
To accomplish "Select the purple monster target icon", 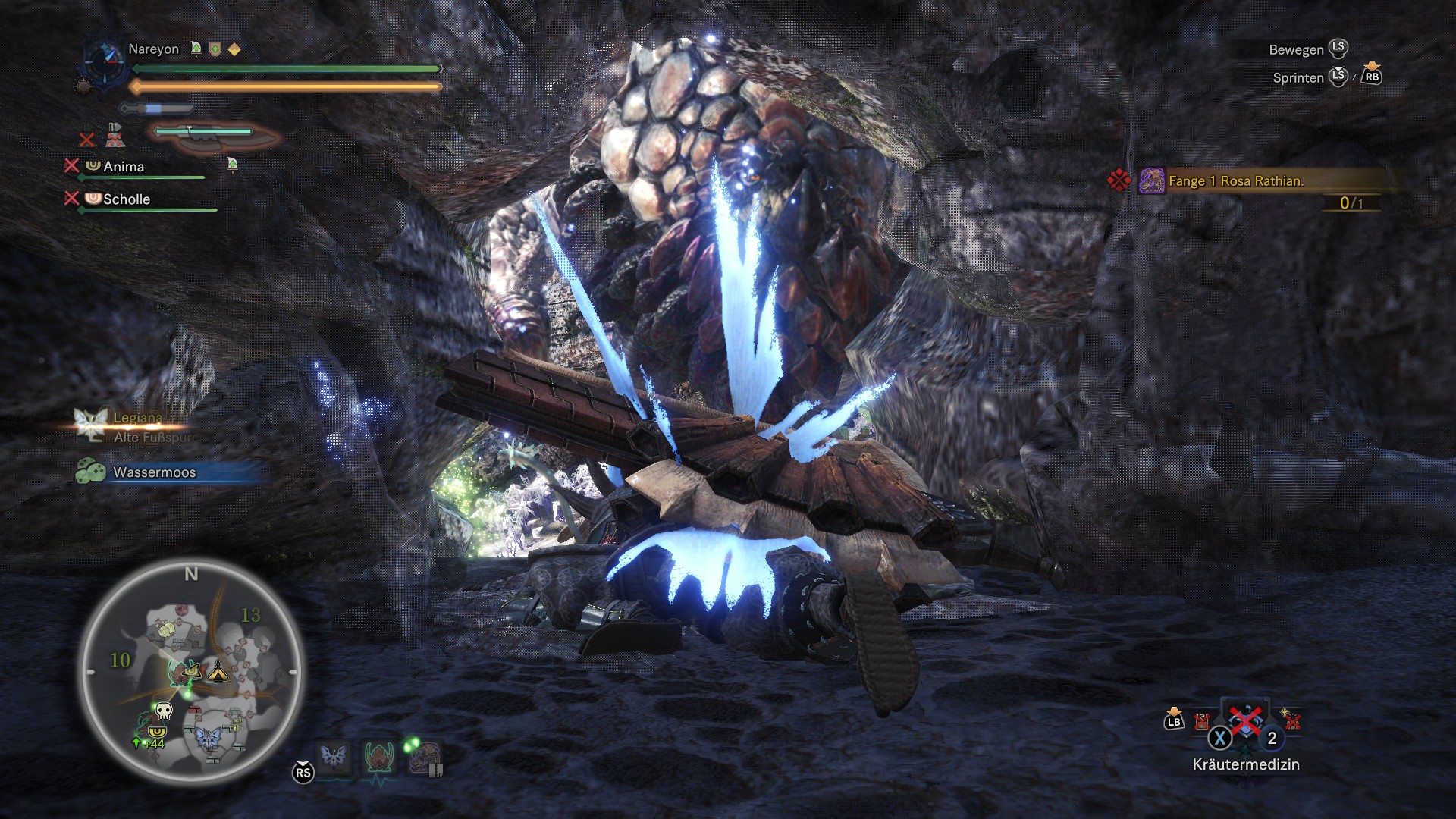I will click(x=424, y=756).
